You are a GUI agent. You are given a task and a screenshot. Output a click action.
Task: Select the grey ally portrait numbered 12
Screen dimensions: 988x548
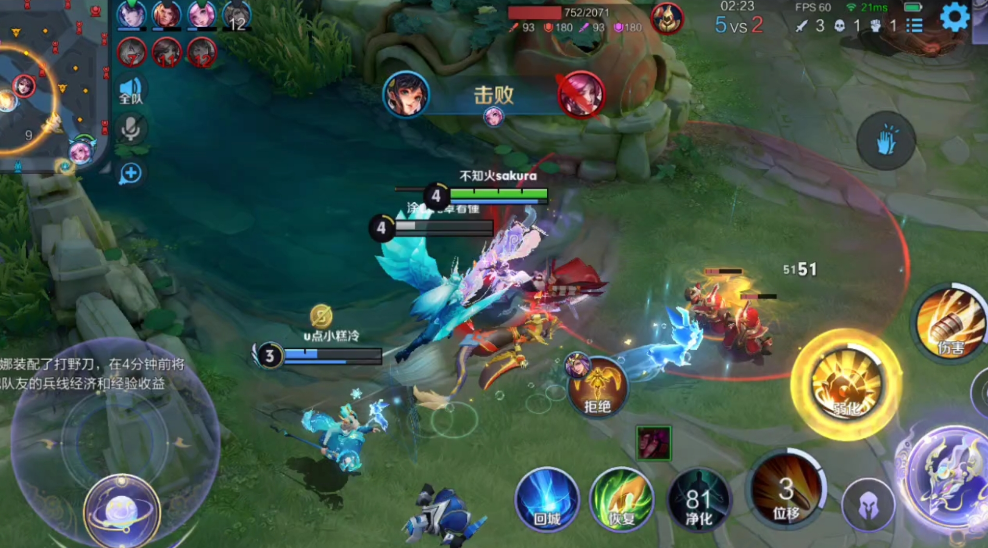pos(235,15)
